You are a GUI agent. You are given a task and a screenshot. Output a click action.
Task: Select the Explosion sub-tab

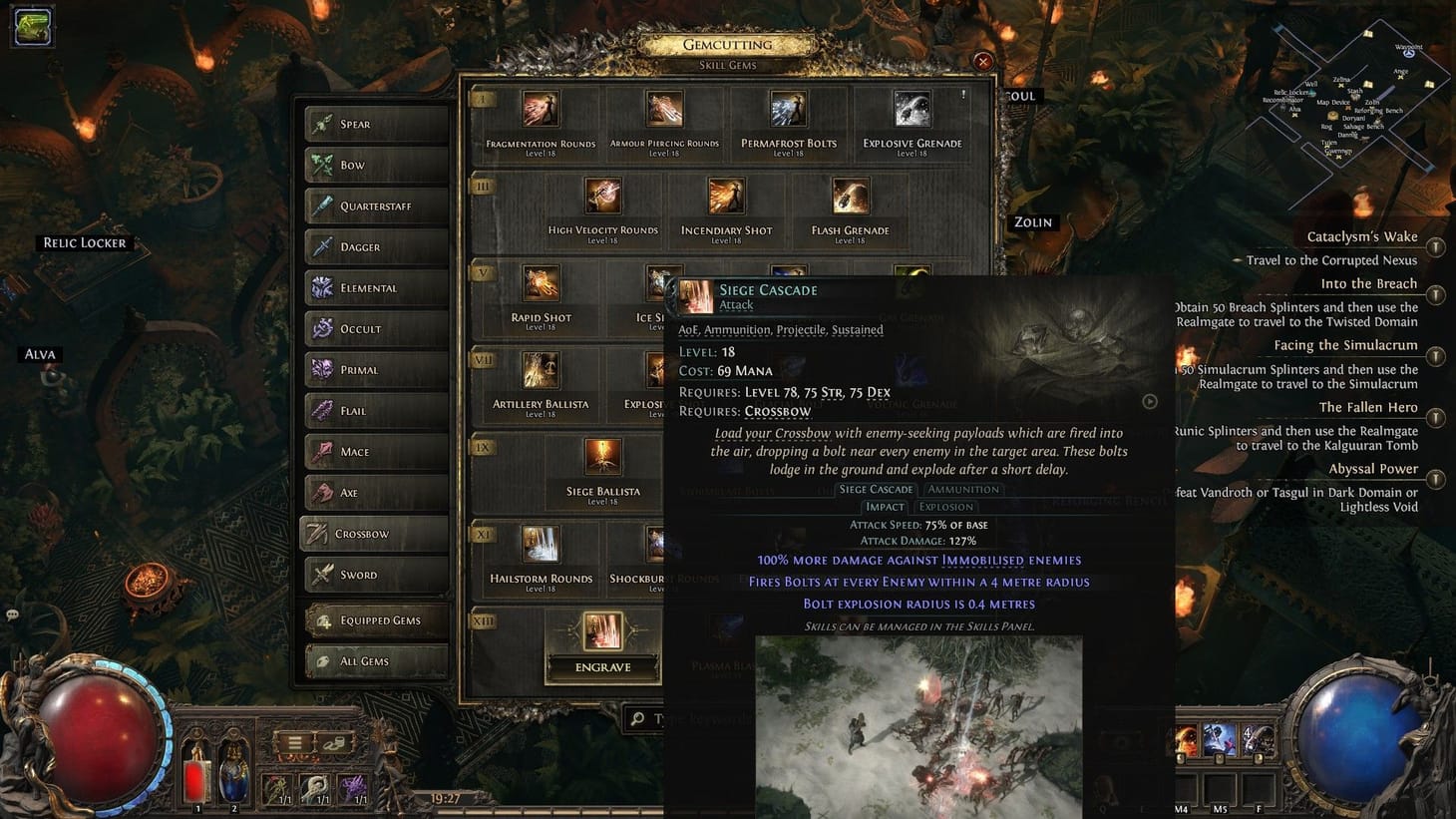tap(945, 506)
